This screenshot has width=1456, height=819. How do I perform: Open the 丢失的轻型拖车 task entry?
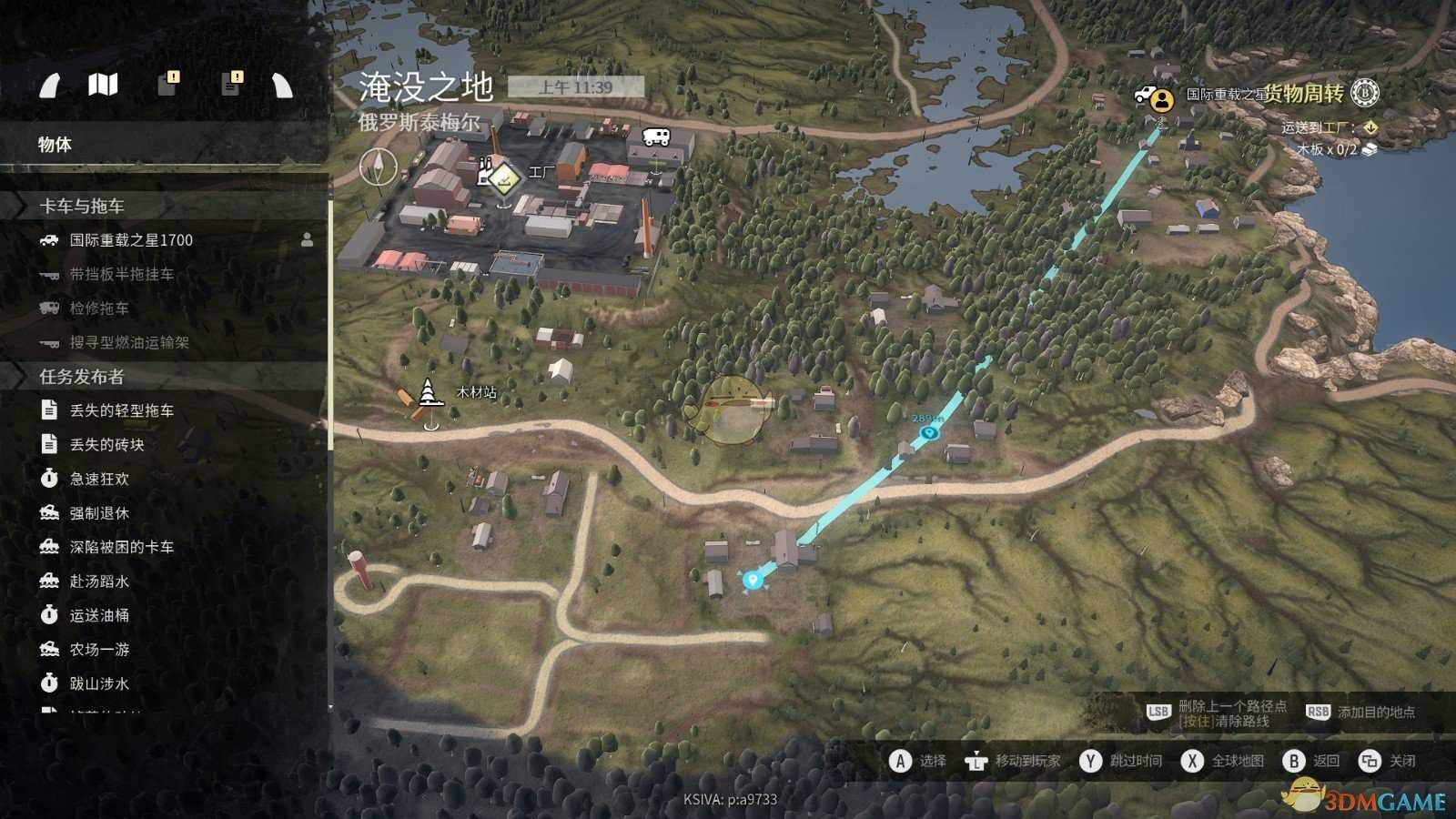tap(121, 410)
